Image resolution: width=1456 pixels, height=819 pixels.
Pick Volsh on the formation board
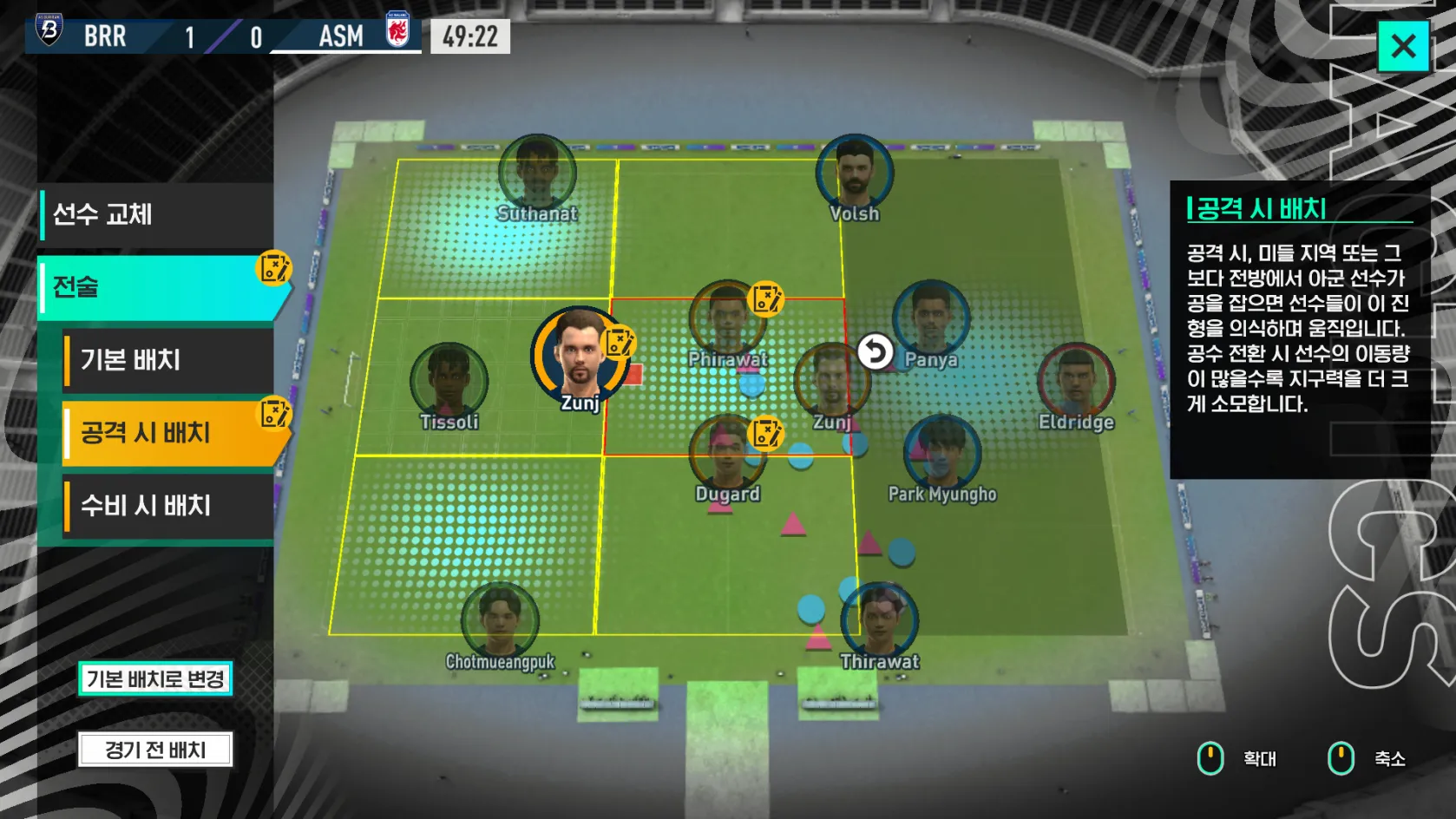[x=855, y=173]
